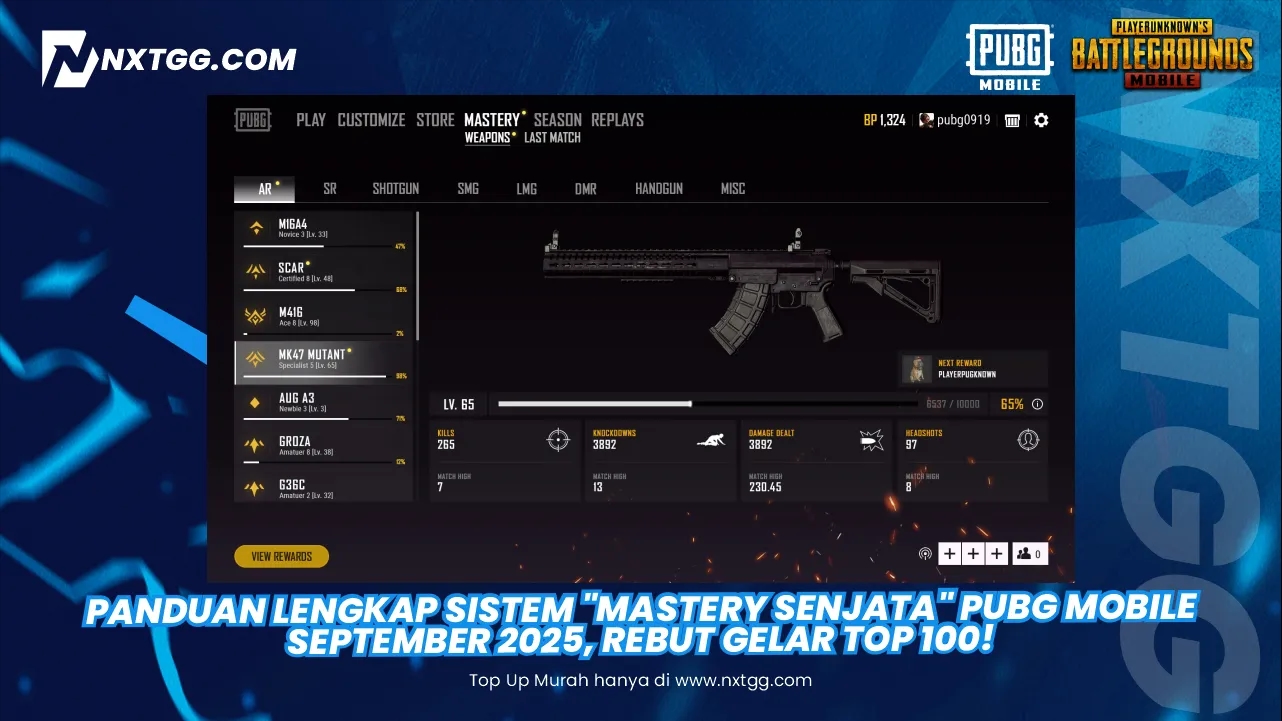
Task: Click the Damage Dealt explosion icon
Action: [869, 440]
